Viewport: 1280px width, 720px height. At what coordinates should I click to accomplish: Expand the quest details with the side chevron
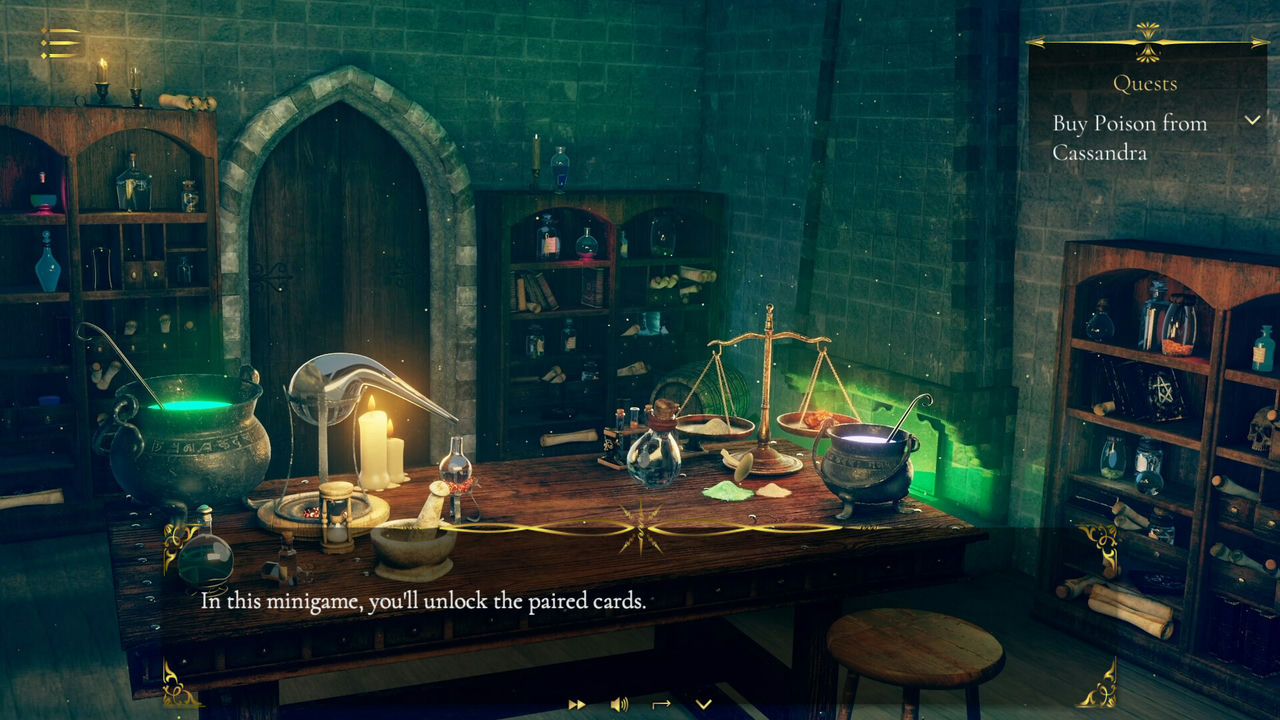1253,118
